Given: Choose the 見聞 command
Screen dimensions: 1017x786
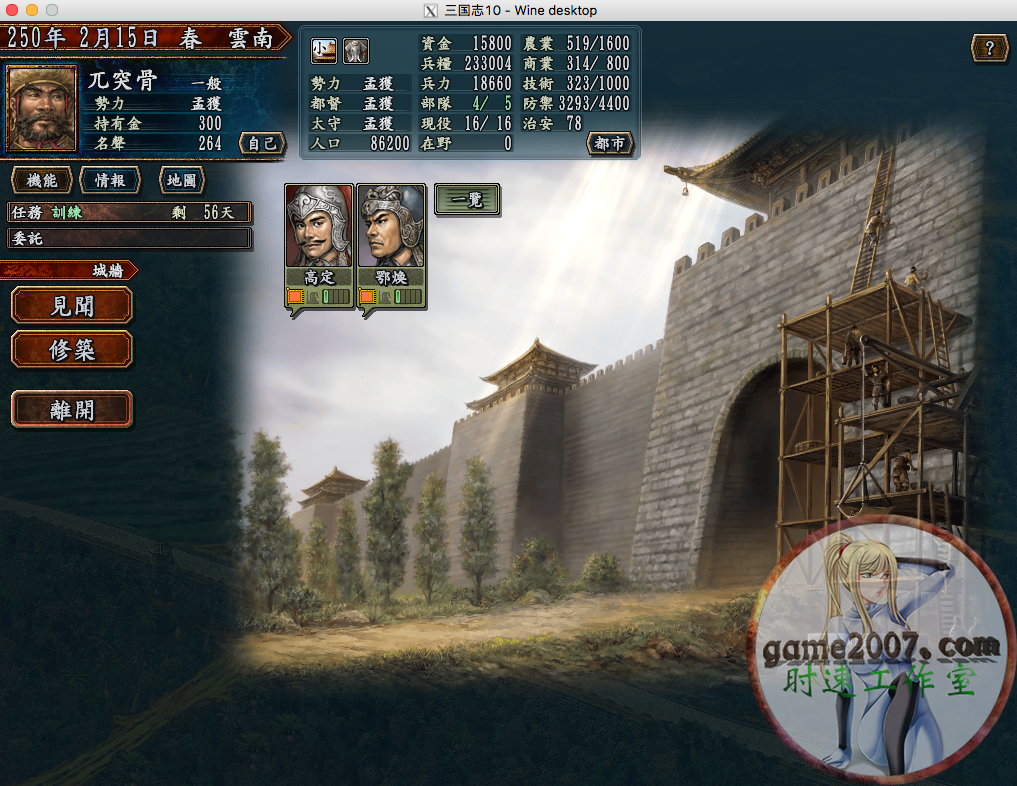Looking at the screenshot, I should [72, 305].
